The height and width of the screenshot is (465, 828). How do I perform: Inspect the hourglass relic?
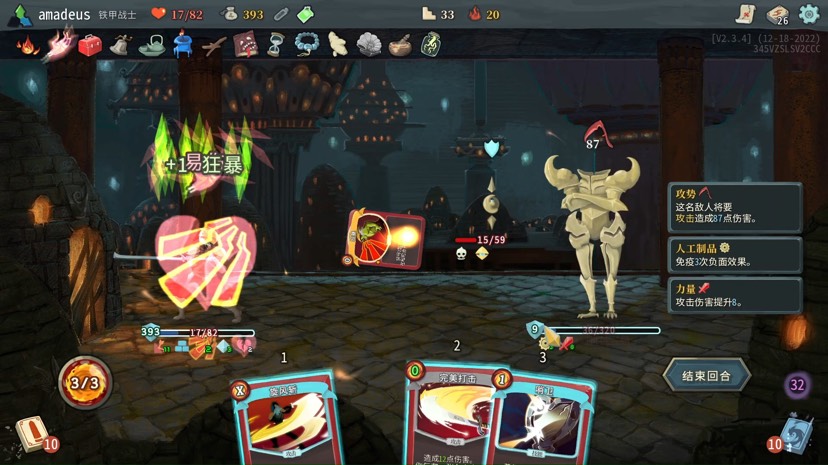276,45
